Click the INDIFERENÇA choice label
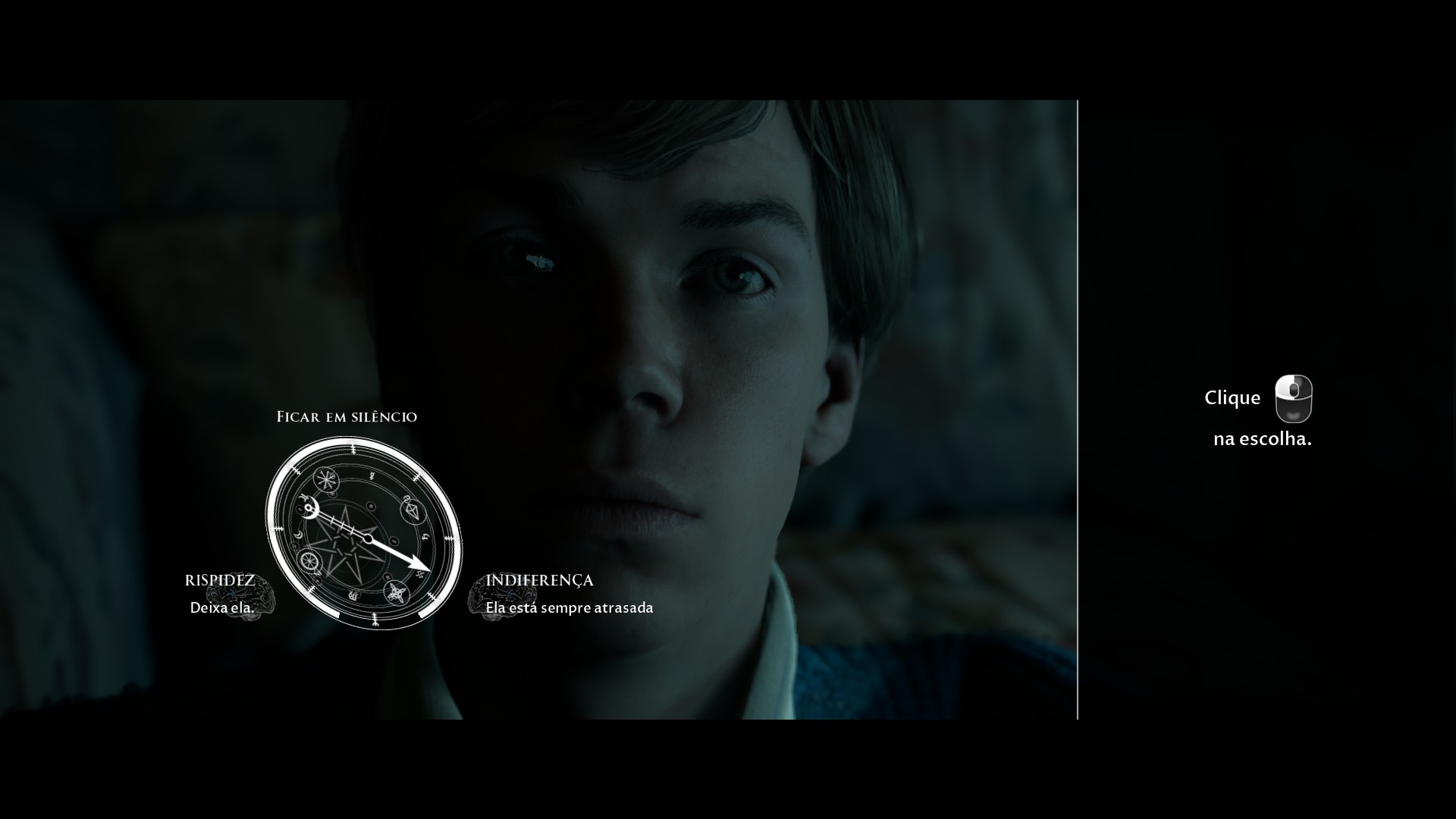The image size is (1456, 819). point(539,581)
